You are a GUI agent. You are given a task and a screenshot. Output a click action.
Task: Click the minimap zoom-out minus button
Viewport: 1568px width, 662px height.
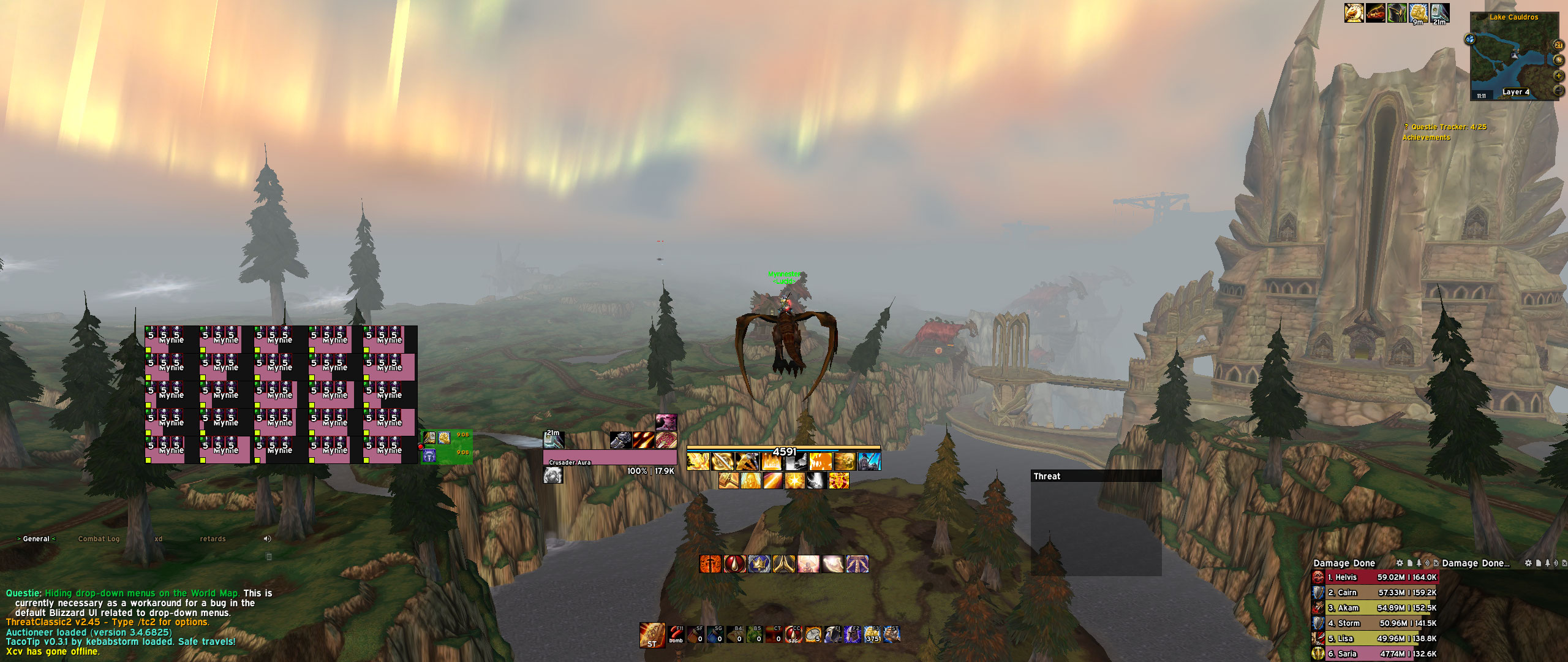coord(1558,91)
